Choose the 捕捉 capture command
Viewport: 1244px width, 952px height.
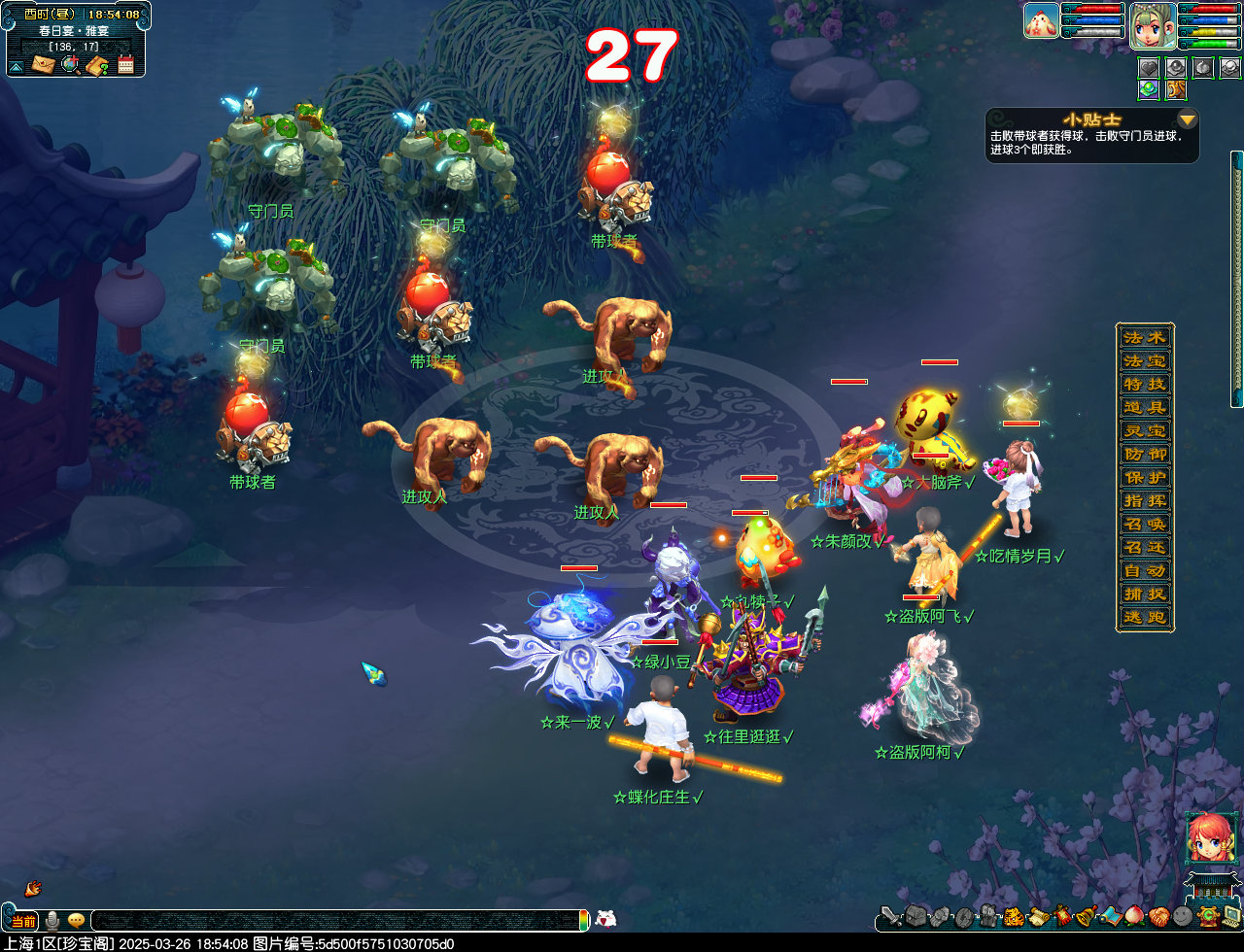pos(1144,595)
